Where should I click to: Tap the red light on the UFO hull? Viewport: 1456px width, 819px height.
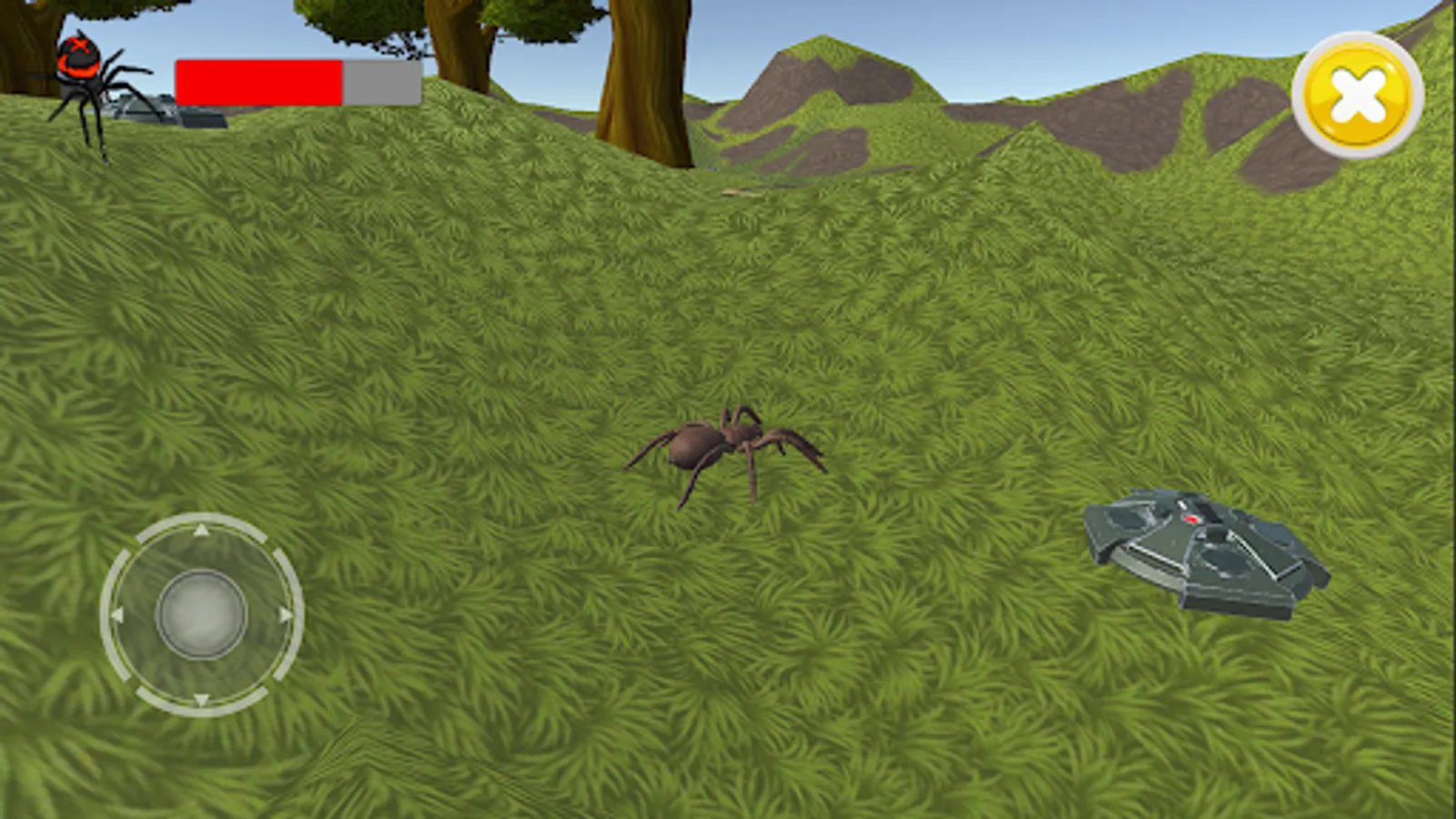tap(1191, 519)
